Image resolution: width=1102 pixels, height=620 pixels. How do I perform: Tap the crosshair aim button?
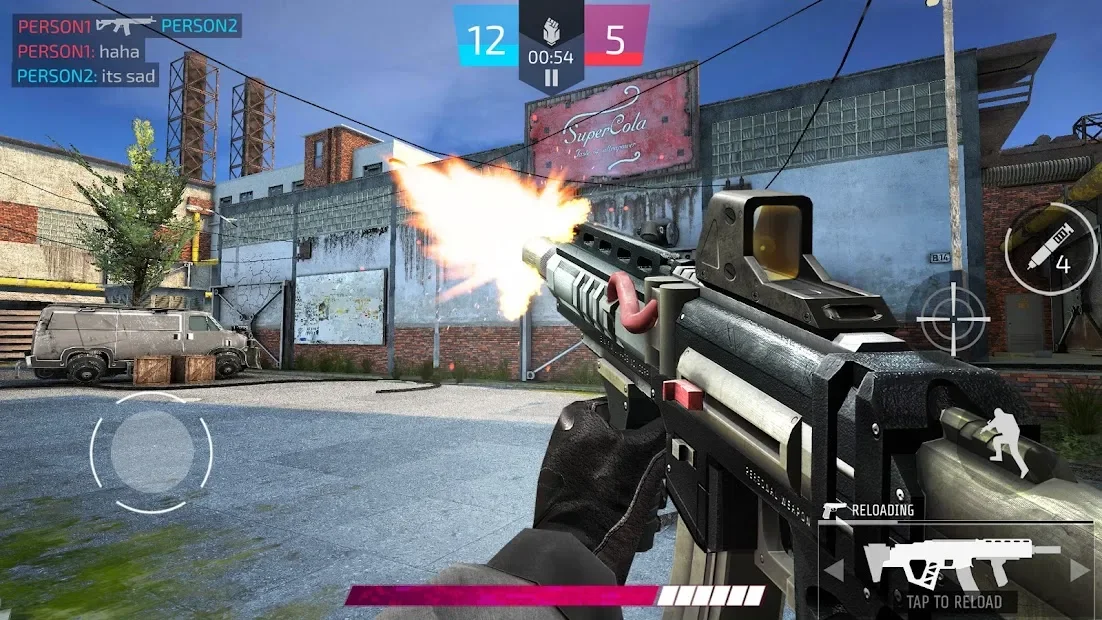pos(953,319)
